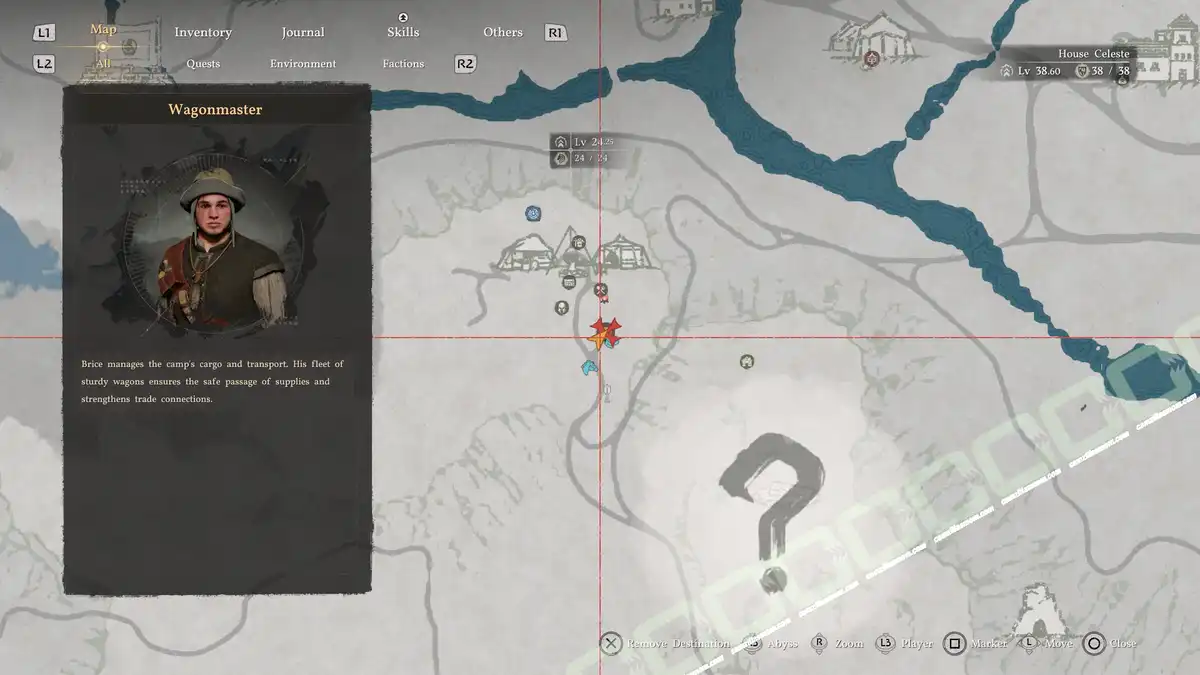Show the Map tab
1200x675 pixels.
[104, 29]
